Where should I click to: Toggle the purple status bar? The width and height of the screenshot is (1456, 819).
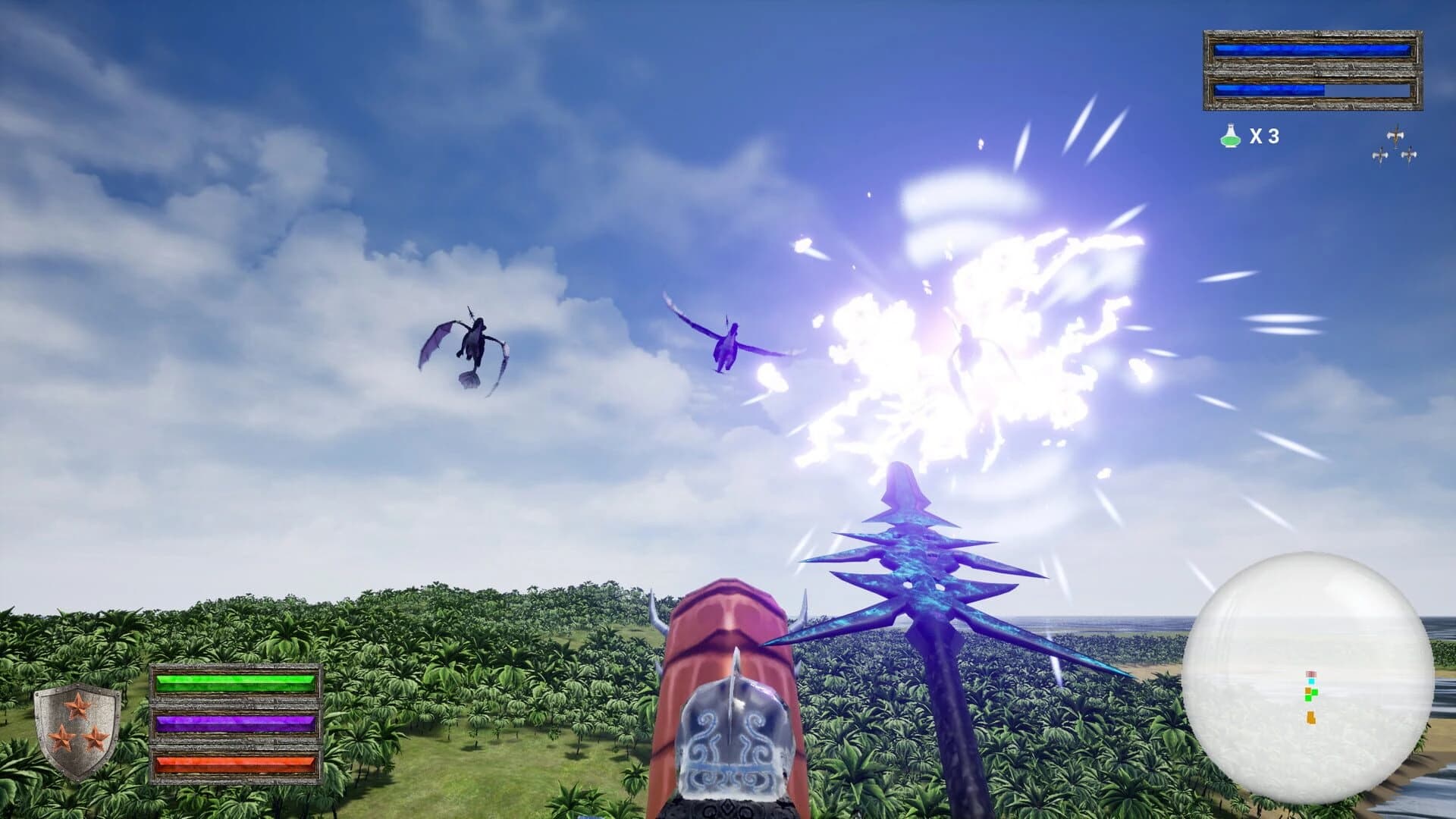235,724
